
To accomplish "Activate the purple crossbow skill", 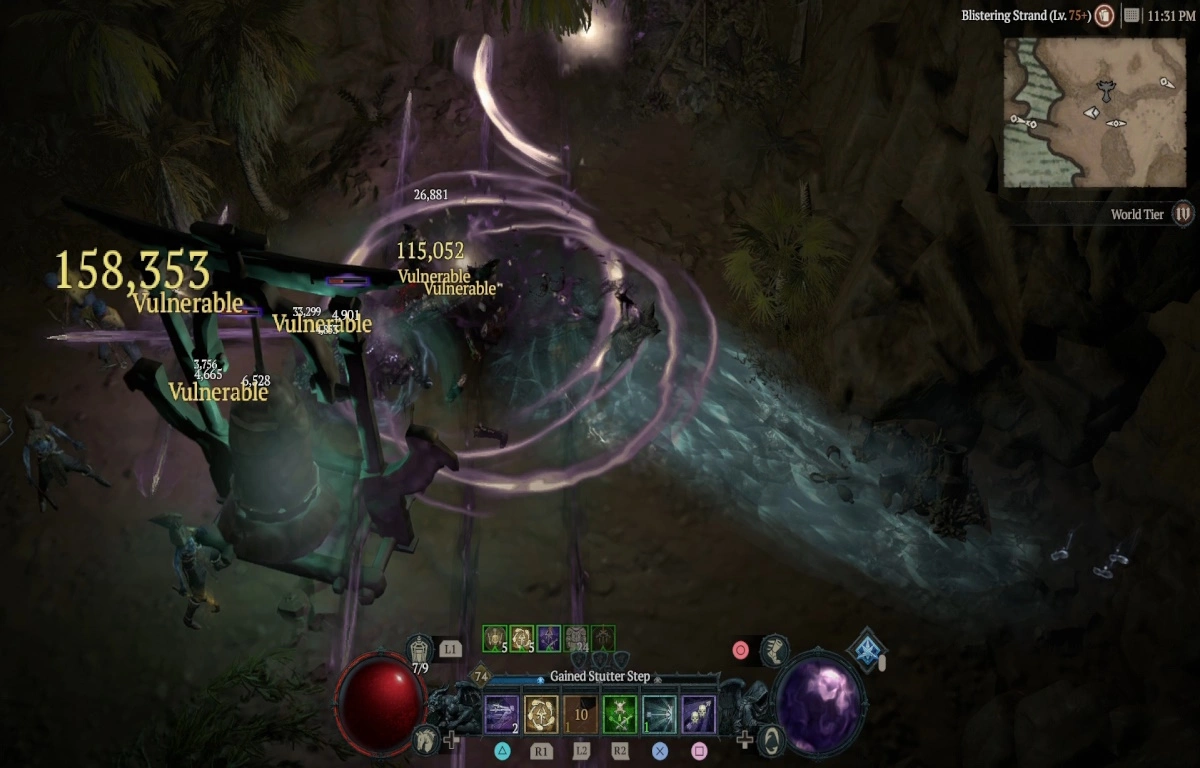I will pos(501,715).
